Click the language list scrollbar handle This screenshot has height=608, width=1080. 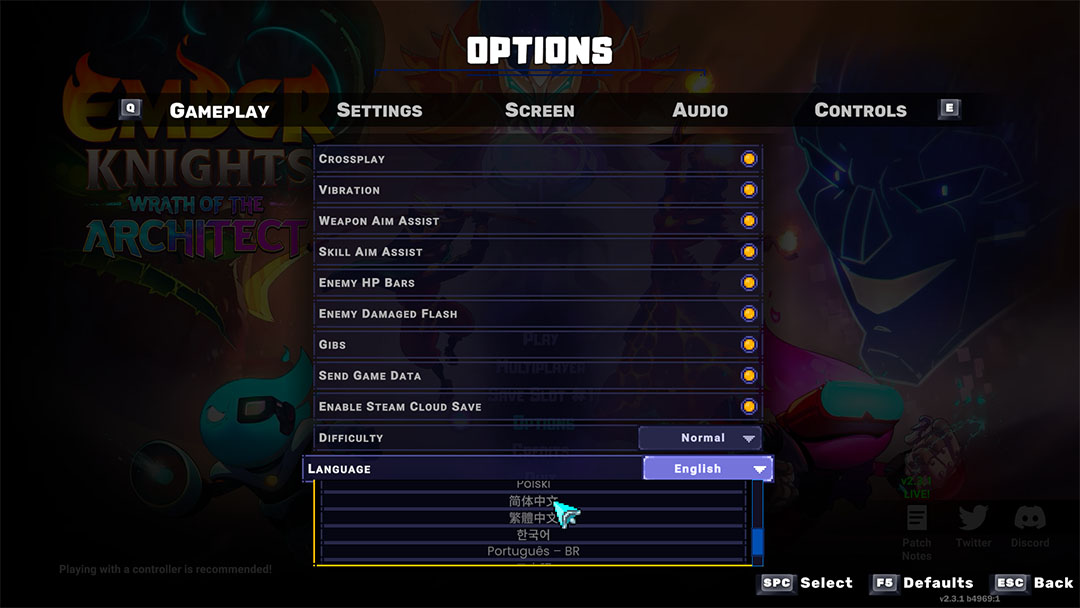757,541
